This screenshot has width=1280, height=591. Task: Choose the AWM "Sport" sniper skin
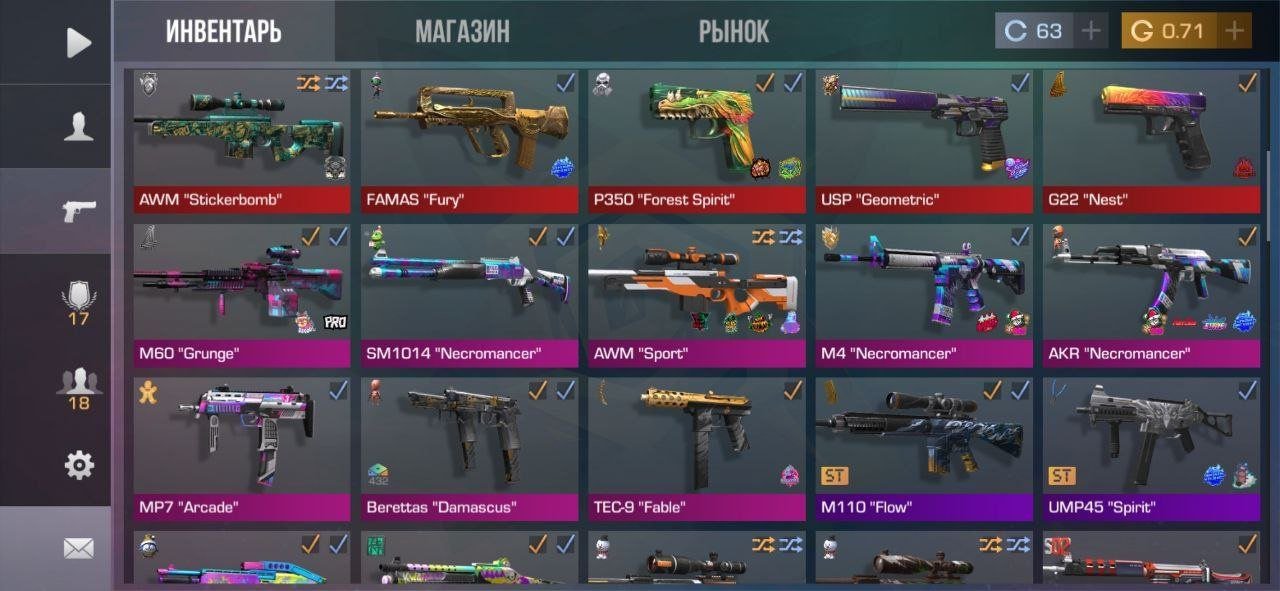click(x=696, y=294)
